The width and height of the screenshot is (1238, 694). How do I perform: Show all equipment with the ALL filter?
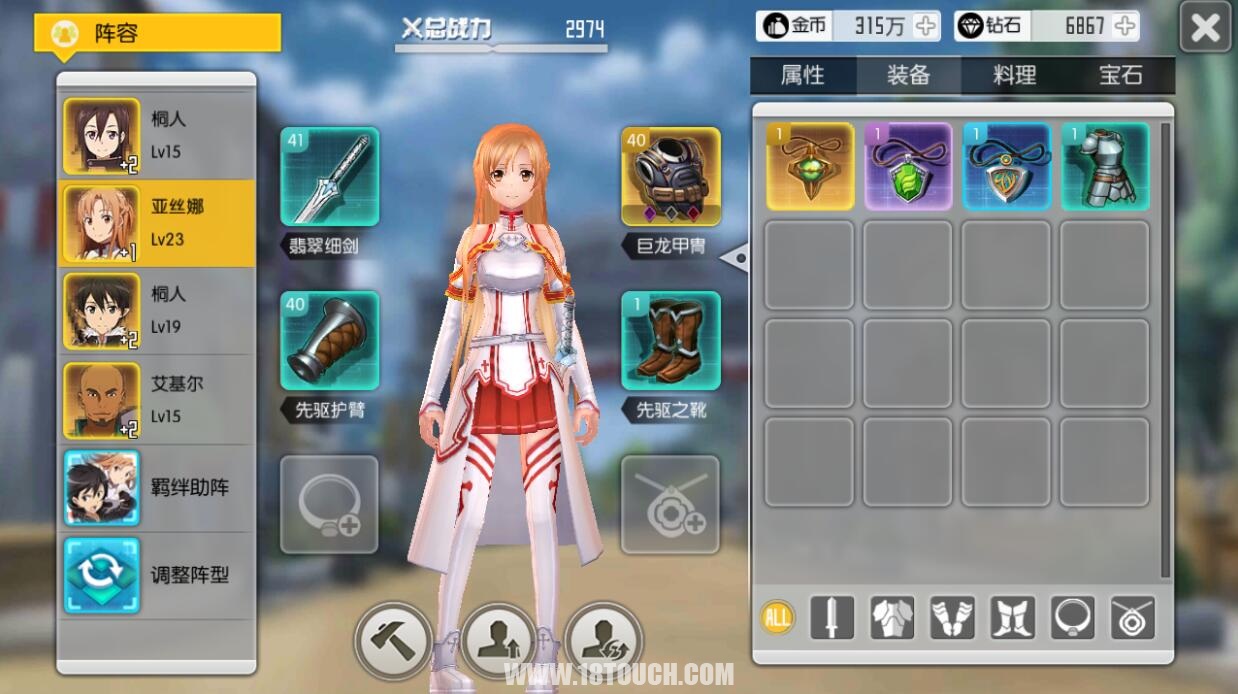776,617
